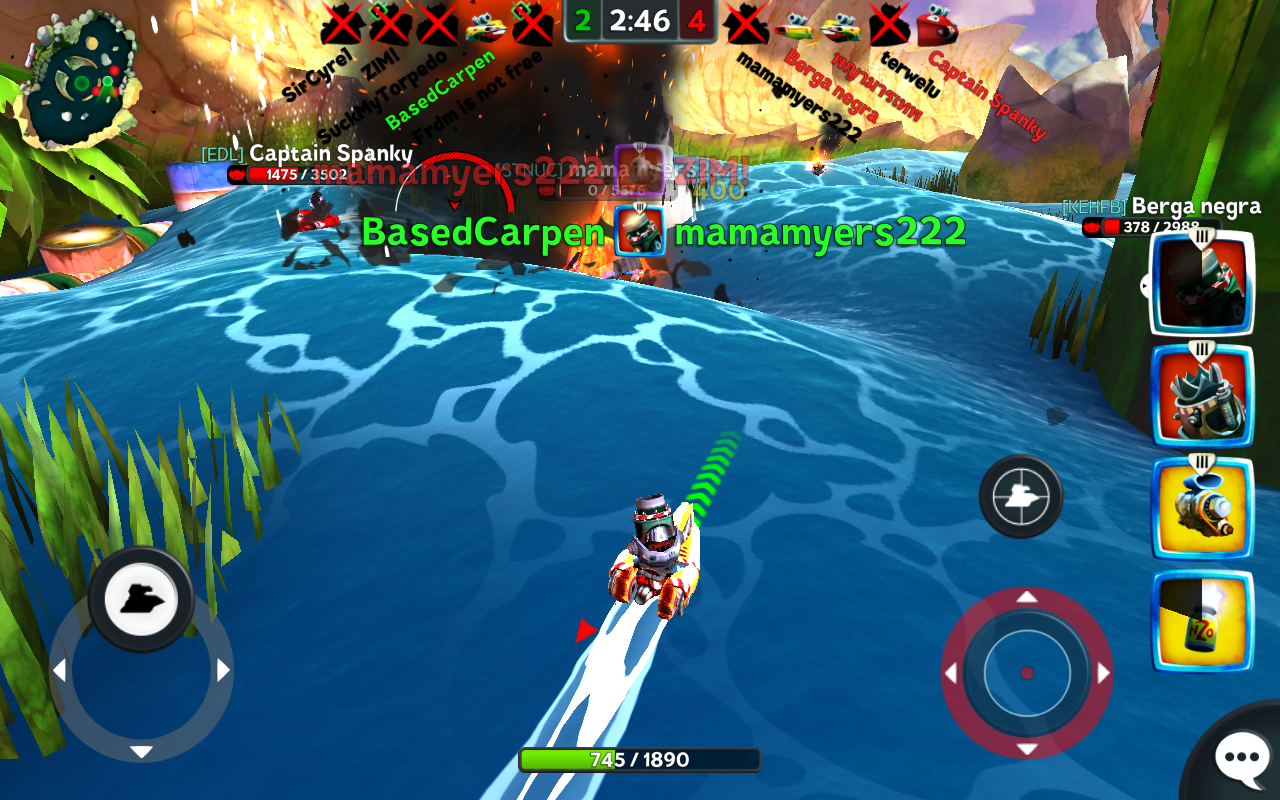1280x800 pixels.
Task: Use the nitro bottle item slot
Action: [x=1201, y=622]
